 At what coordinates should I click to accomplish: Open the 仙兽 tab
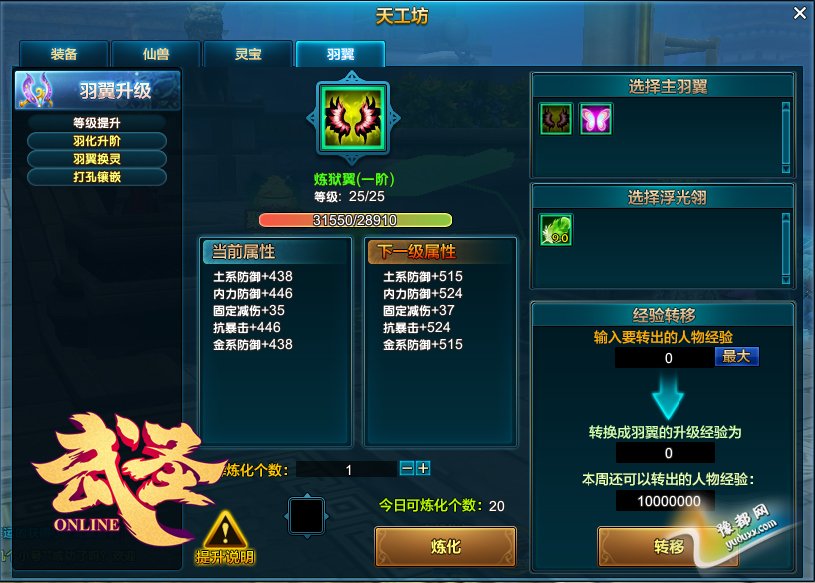156,54
